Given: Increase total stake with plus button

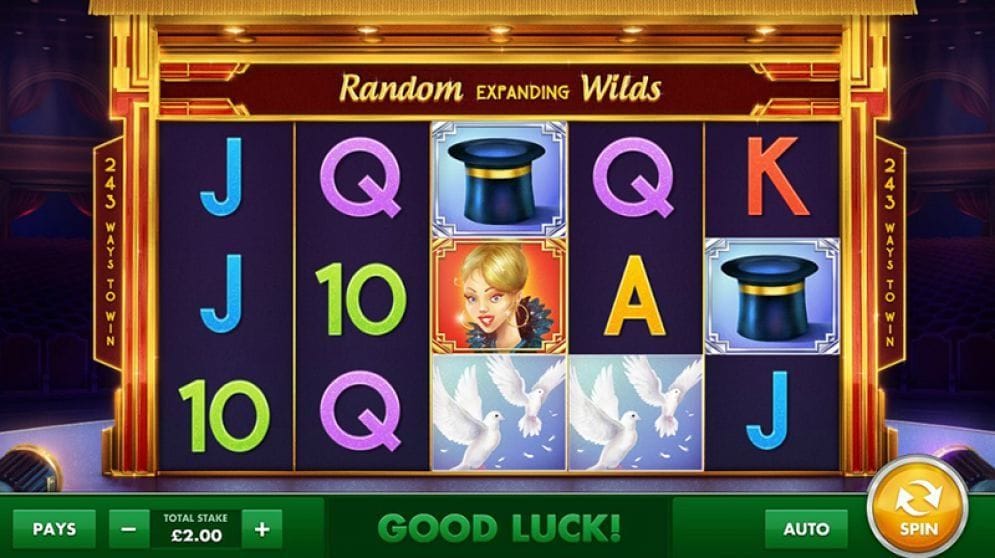Looking at the screenshot, I should 262,528.
